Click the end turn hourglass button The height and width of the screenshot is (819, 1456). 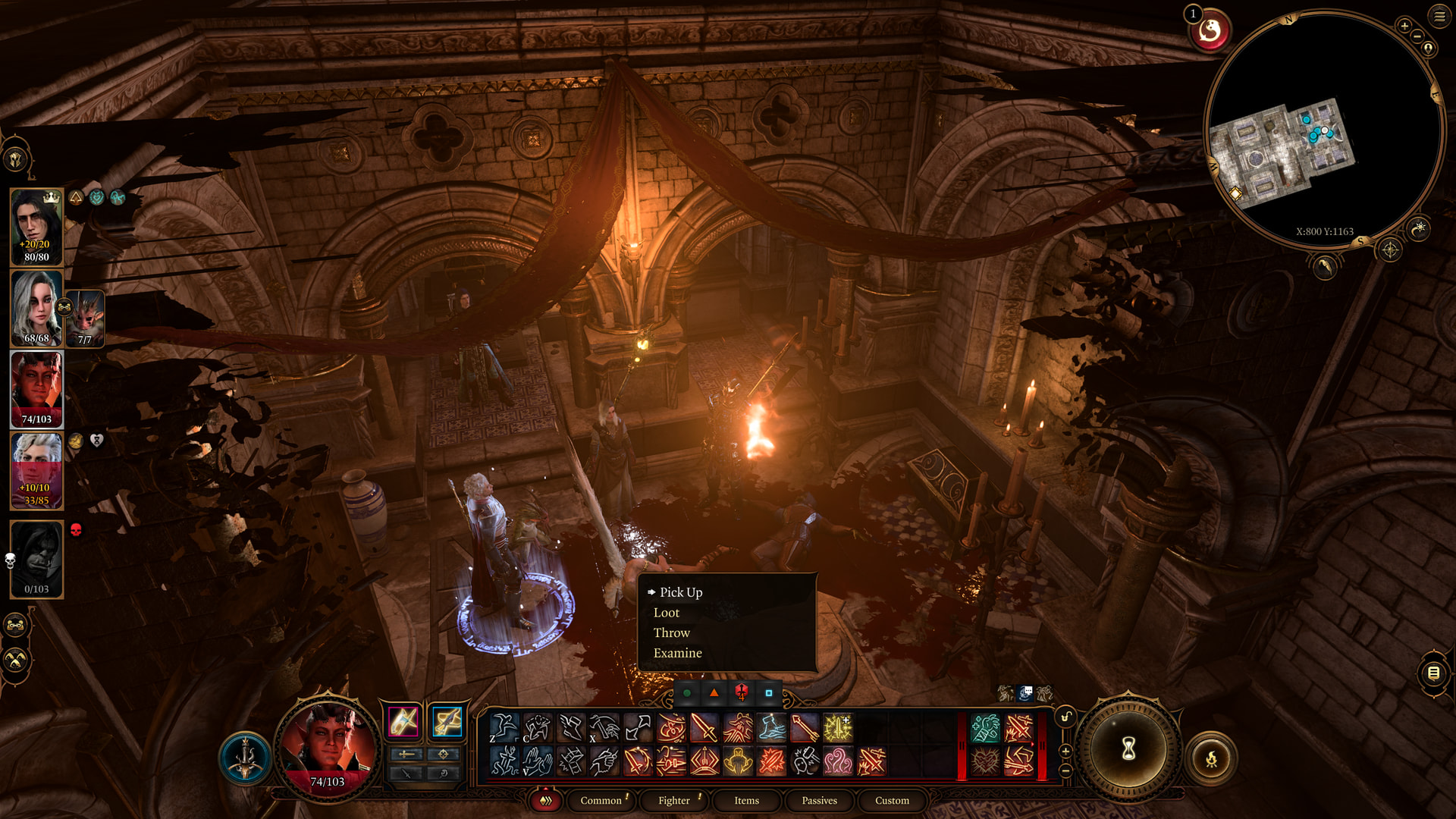click(x=1128, y=749)
